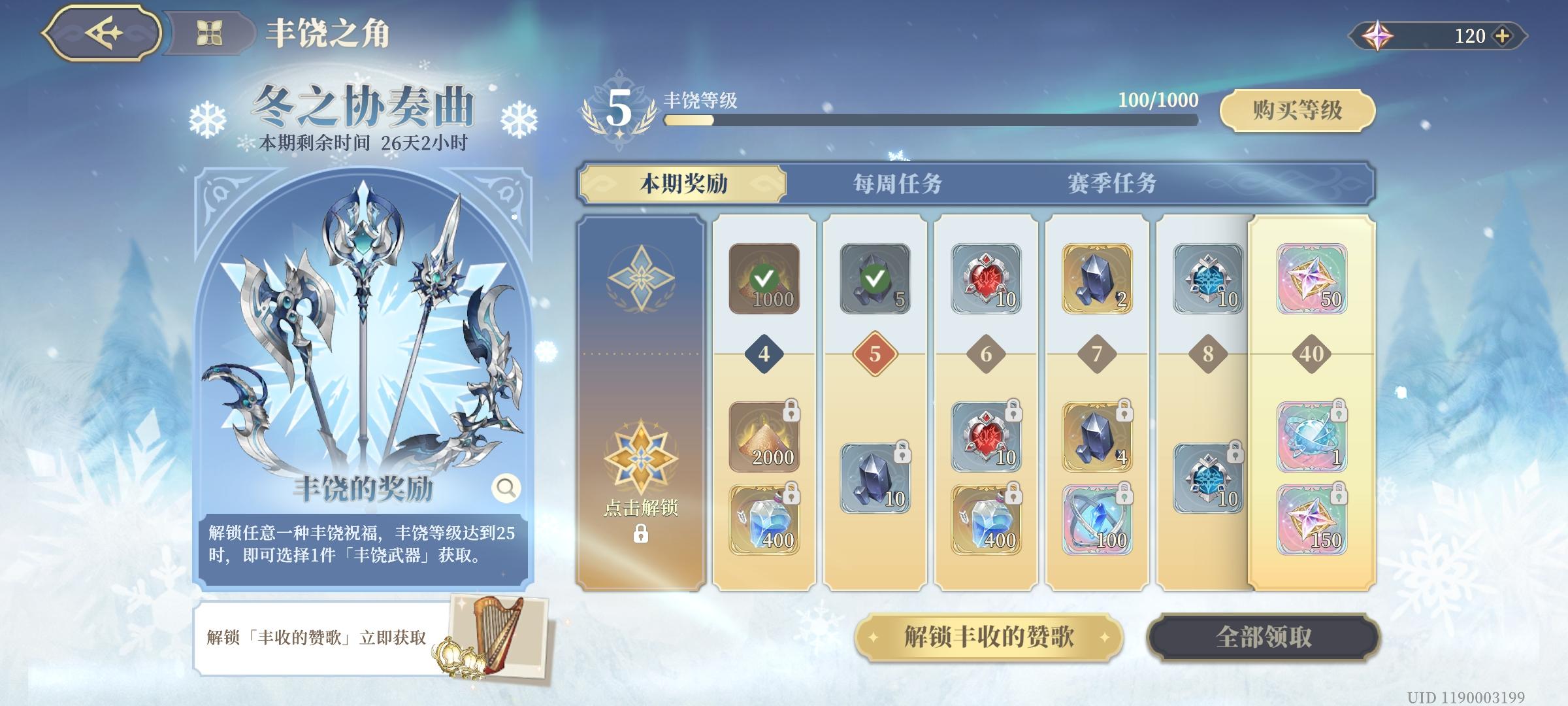Click the progress bar showing 100/1000
1568x706 pixels.
point(928,119)
